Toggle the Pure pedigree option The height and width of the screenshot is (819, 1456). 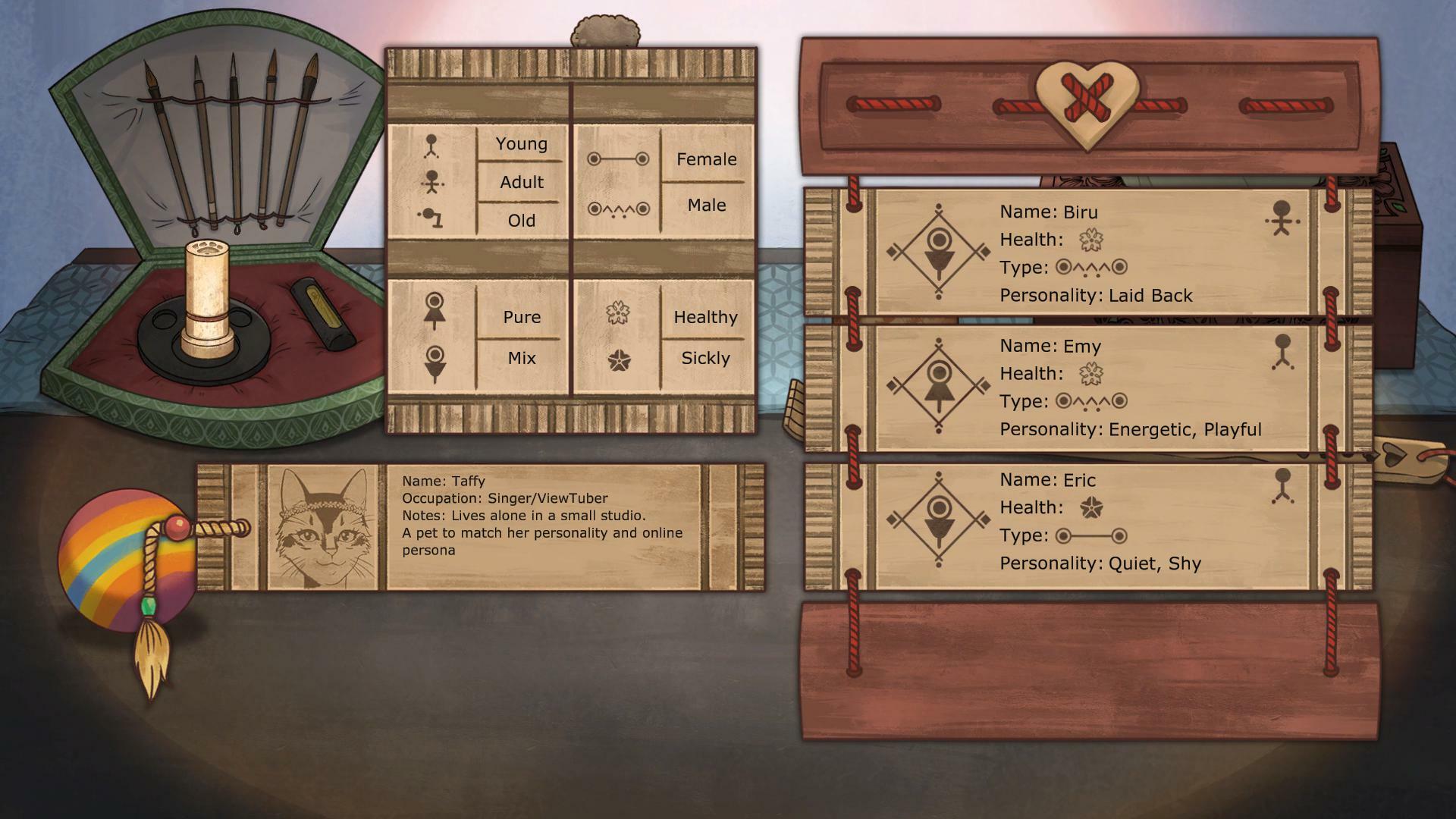click(521, 317)
